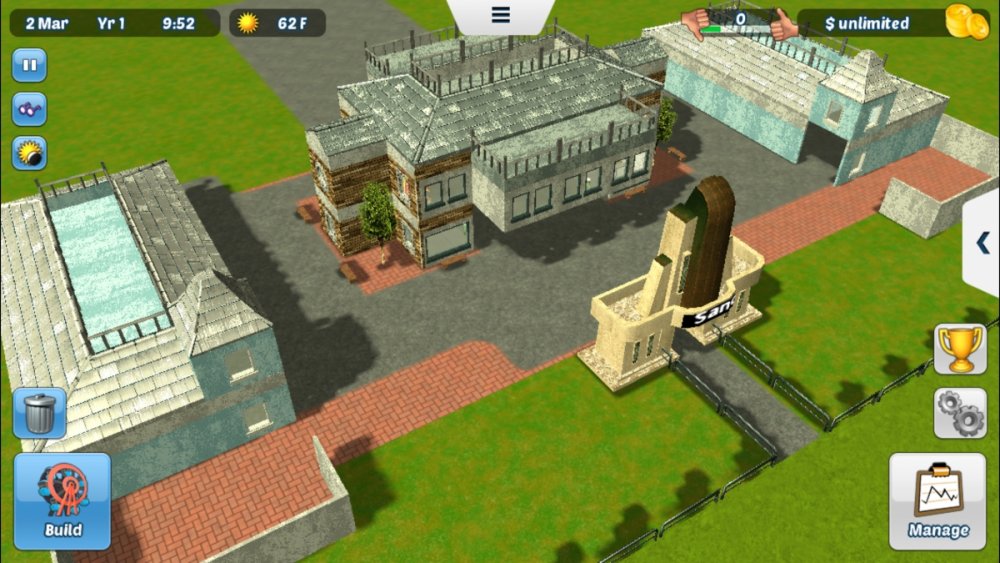Click the date and time panel

[x=114, y=23]
